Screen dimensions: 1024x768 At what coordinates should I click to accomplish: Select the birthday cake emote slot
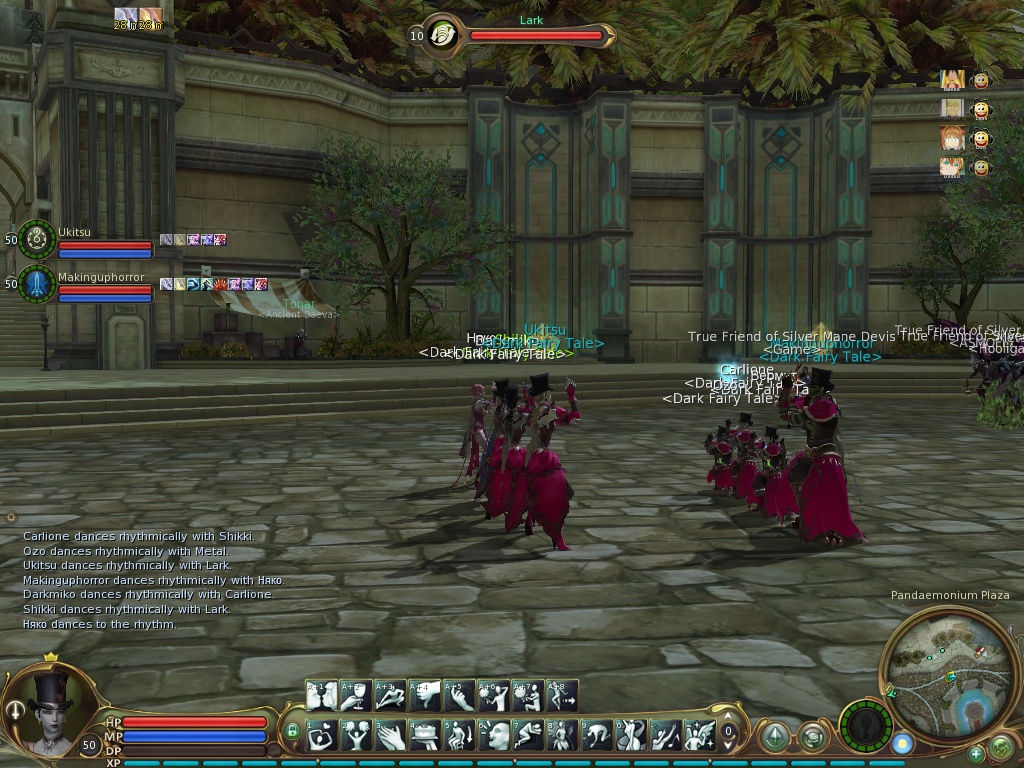(424, 736)
